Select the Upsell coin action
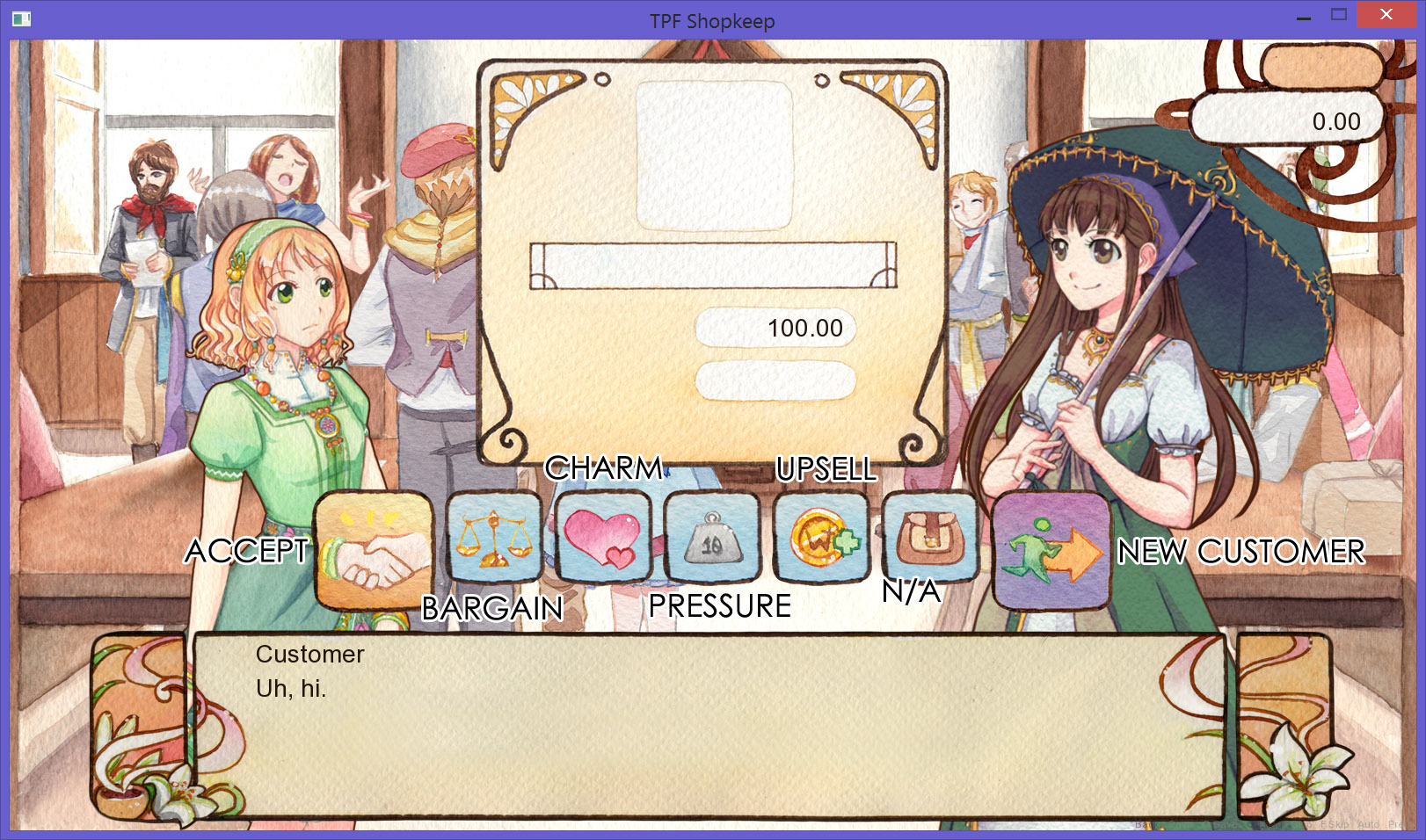Viewport: 1426px width, 840px height. click(x=821, y=538)
